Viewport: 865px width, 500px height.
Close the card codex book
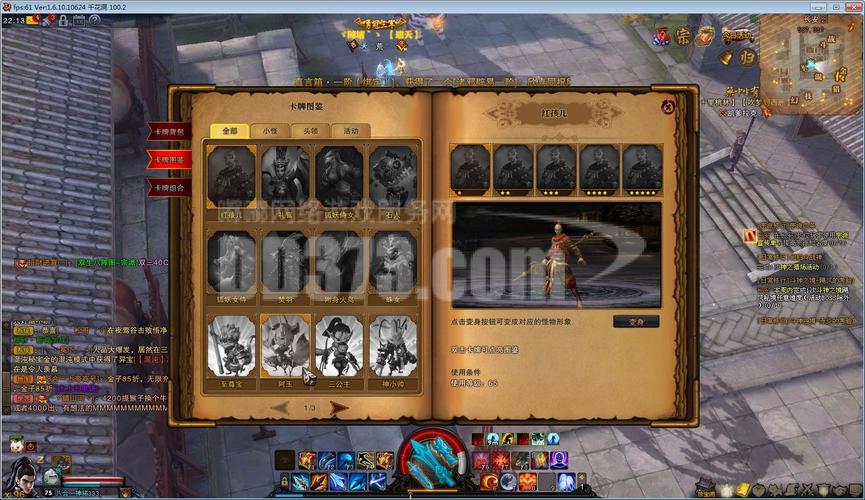tap(667, 105)
